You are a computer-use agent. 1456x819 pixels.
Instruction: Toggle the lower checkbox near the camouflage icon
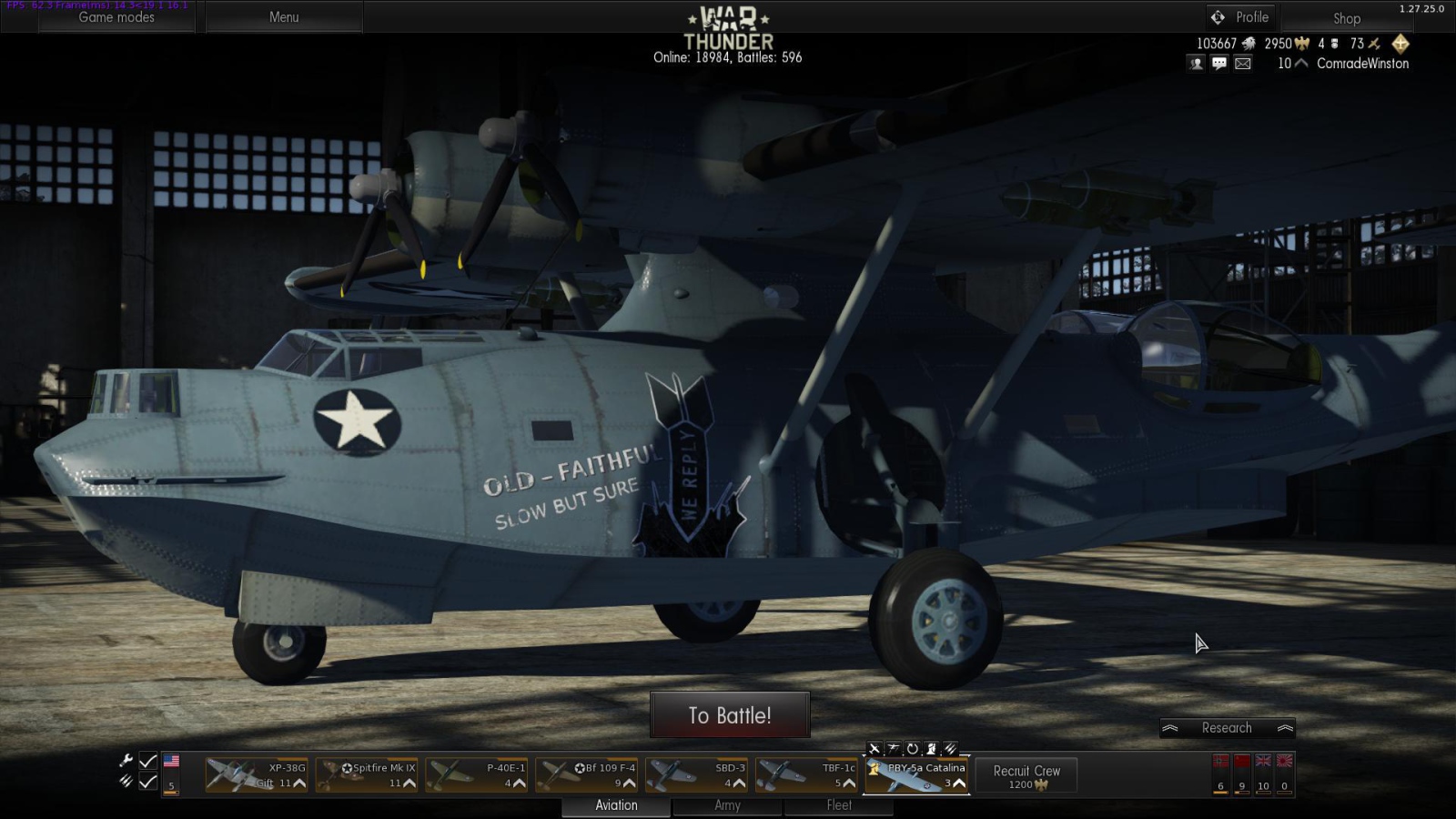148,781
